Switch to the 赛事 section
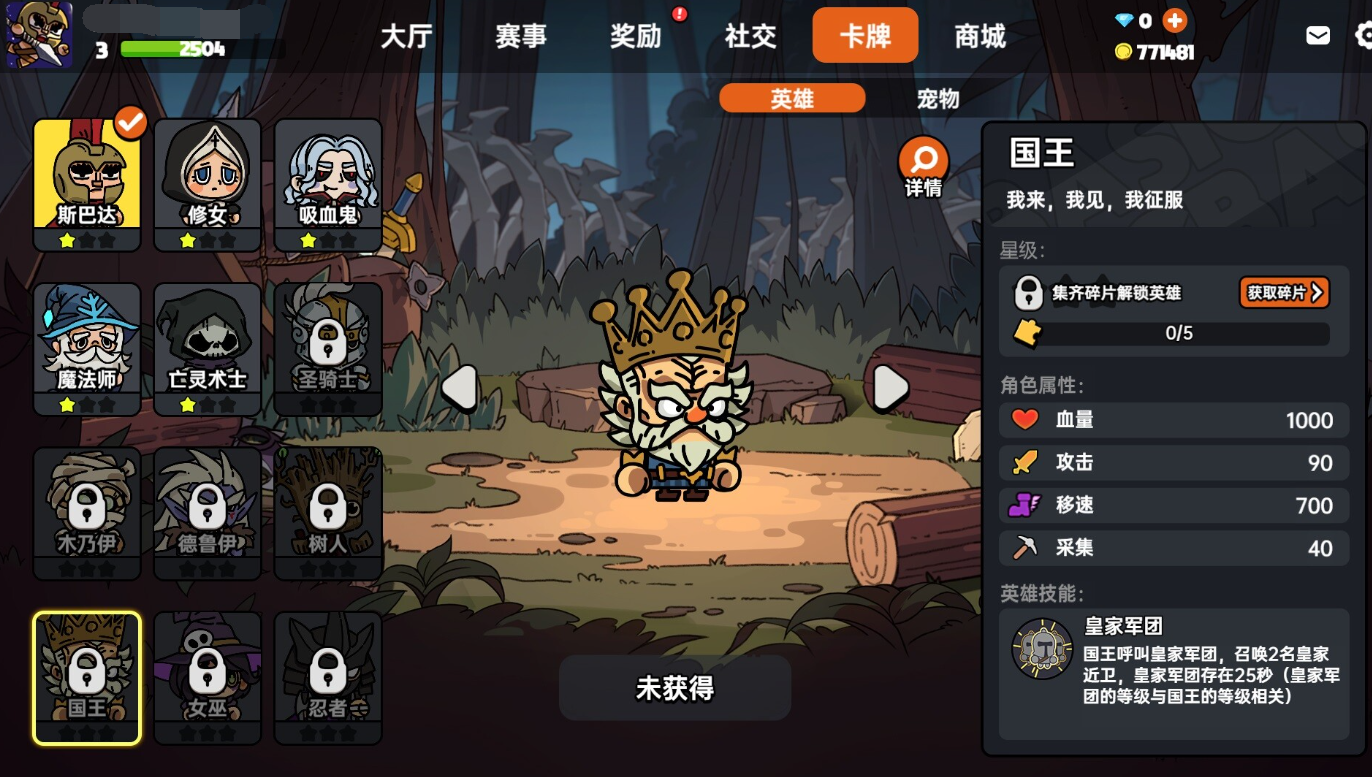This screenshot has height=777, width=1372. point(520,36)
